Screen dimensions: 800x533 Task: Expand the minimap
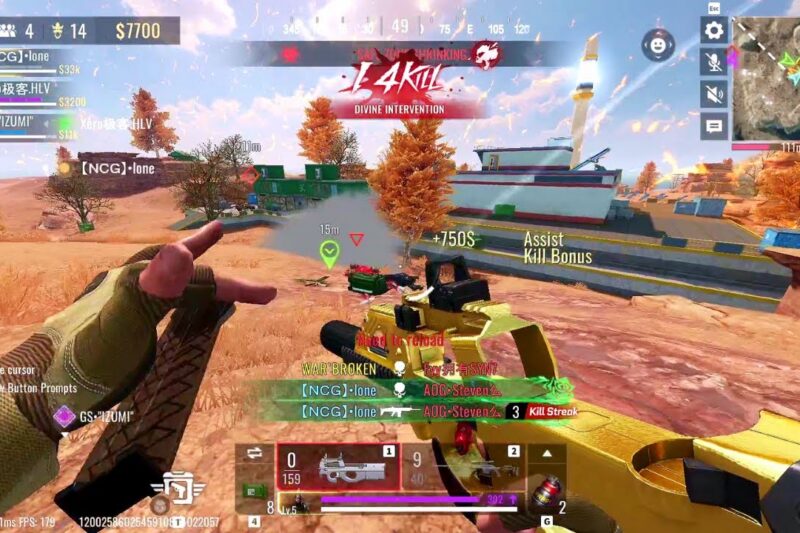pos(766,78)
